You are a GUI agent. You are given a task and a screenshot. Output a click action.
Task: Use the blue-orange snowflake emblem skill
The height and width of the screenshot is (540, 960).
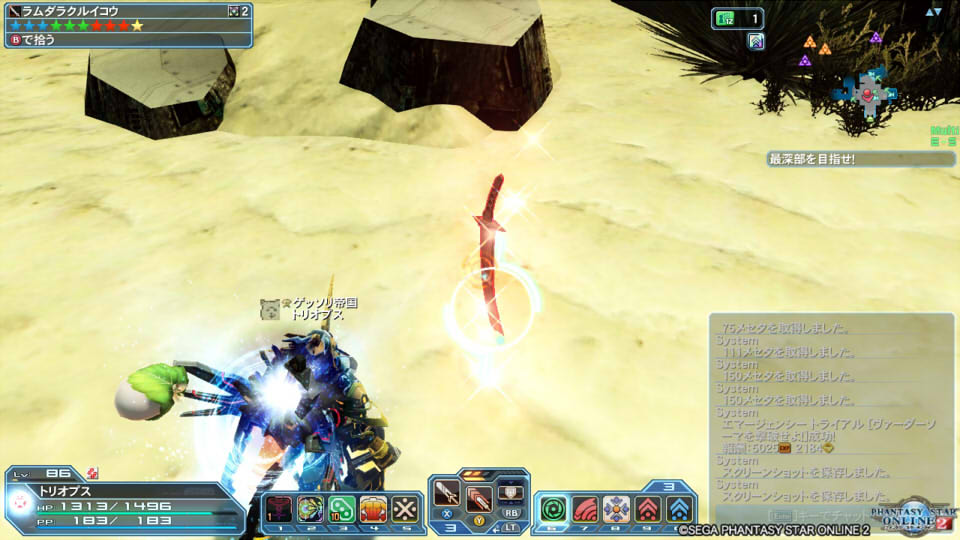tap(616, 509)
